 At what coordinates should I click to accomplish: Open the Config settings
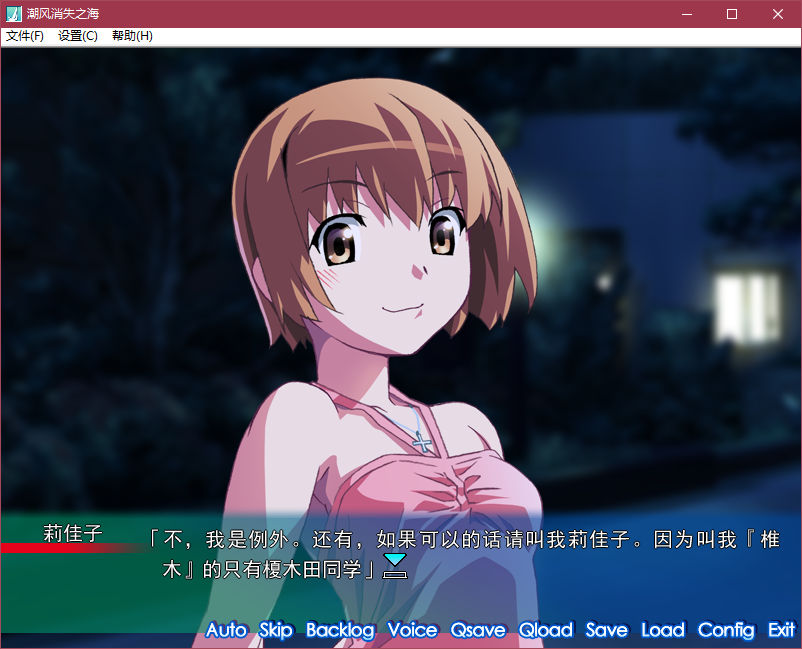(x=726, y=630)
